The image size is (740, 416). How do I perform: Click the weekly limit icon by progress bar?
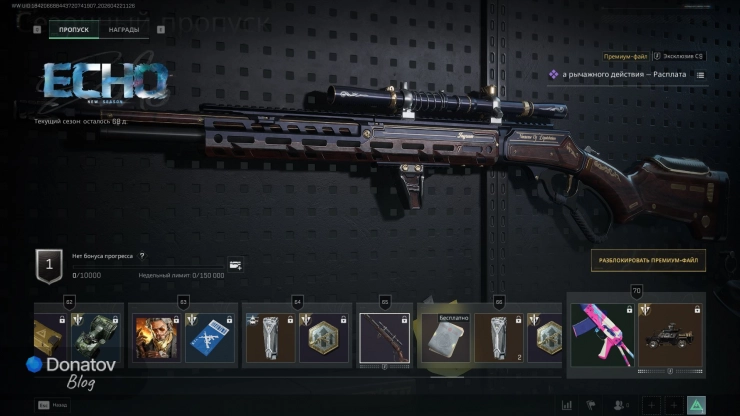pos(235,265)
